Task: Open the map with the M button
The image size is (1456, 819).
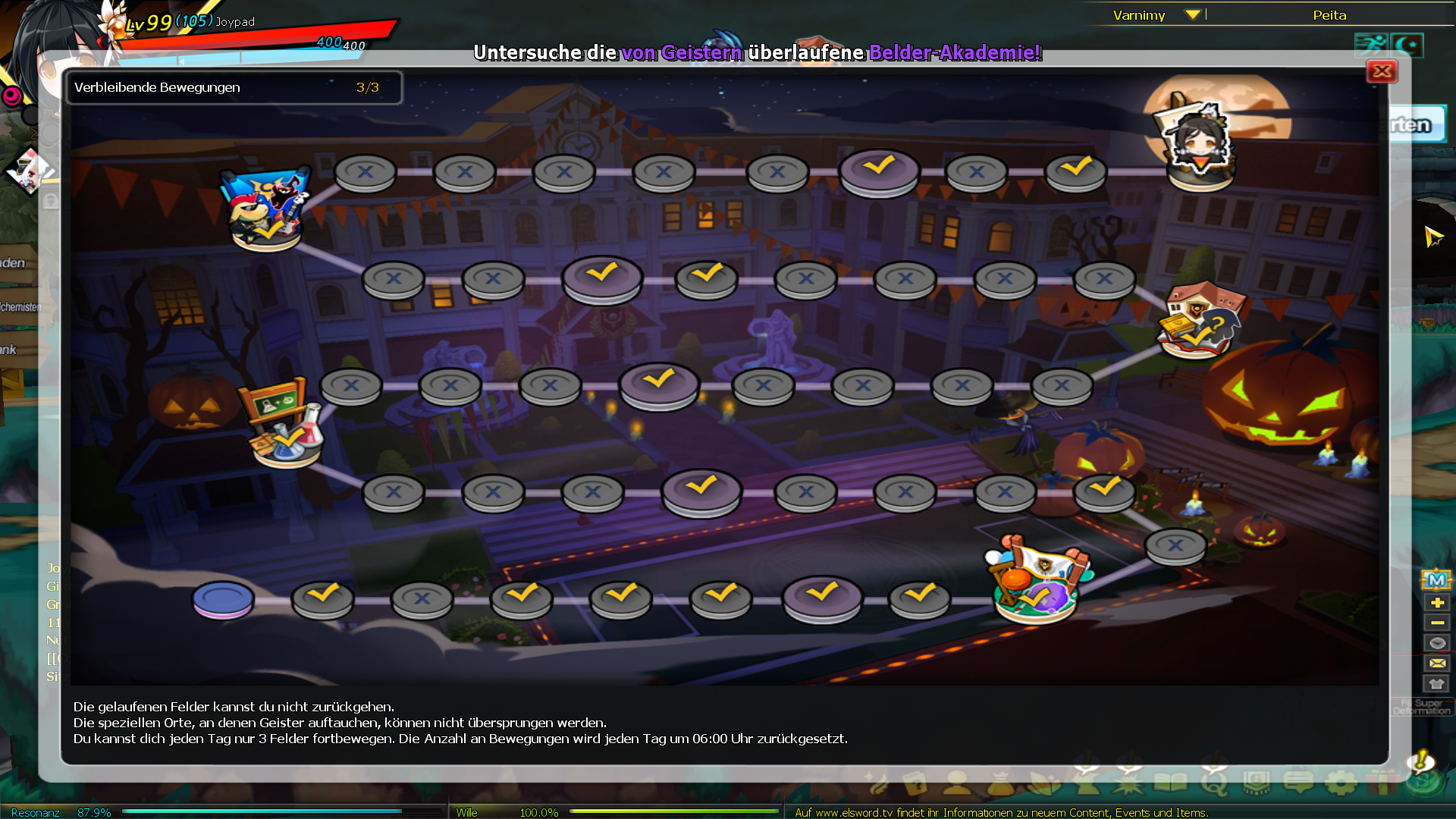Action: [x=1436, y=580]
